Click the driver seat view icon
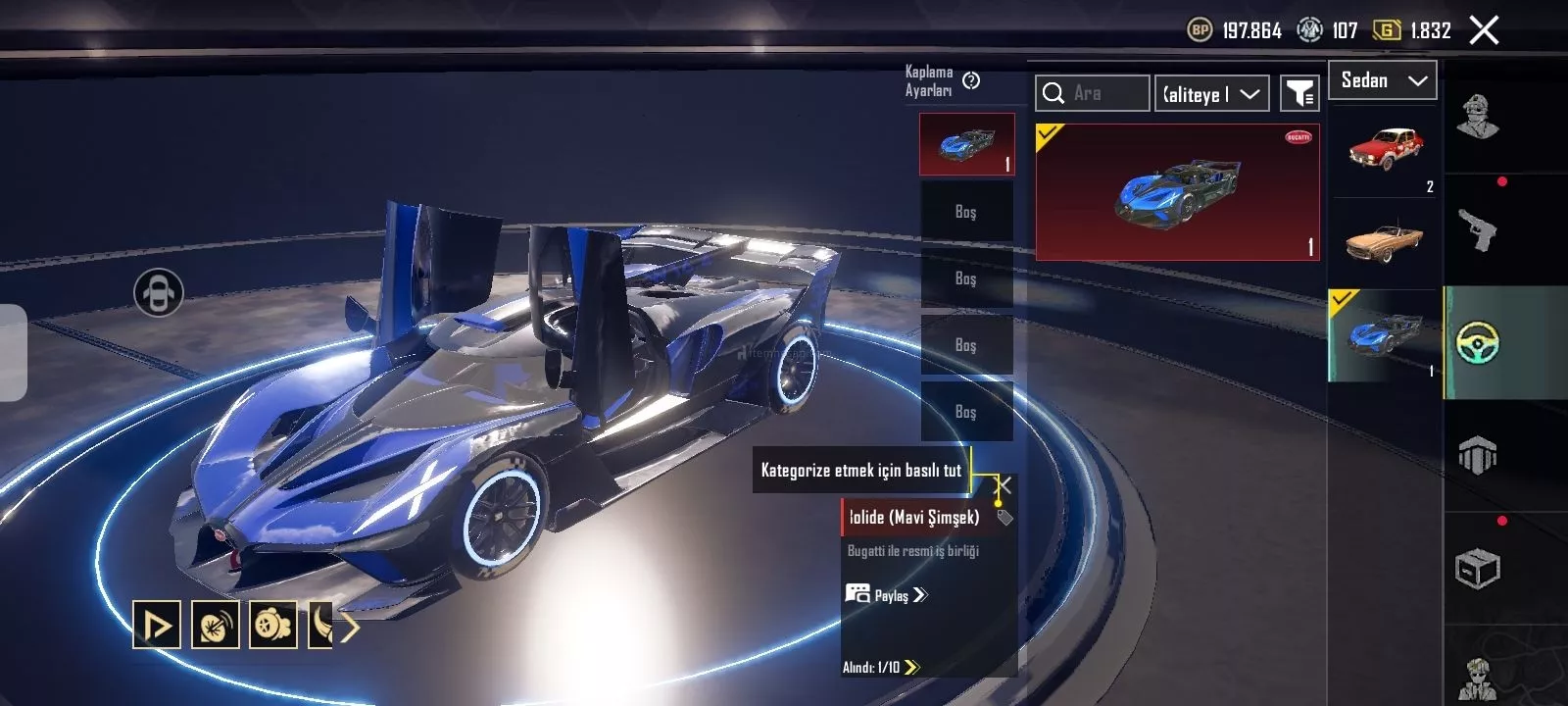1568x706 pixels. coord(159,292)
